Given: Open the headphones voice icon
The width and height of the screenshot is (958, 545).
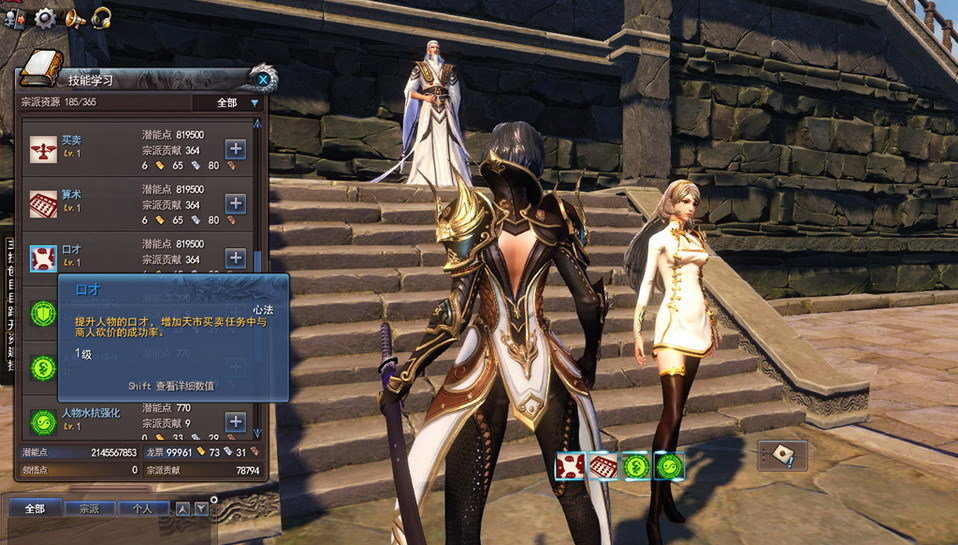Looking at the screenshot, I should [x=101, y=17].
